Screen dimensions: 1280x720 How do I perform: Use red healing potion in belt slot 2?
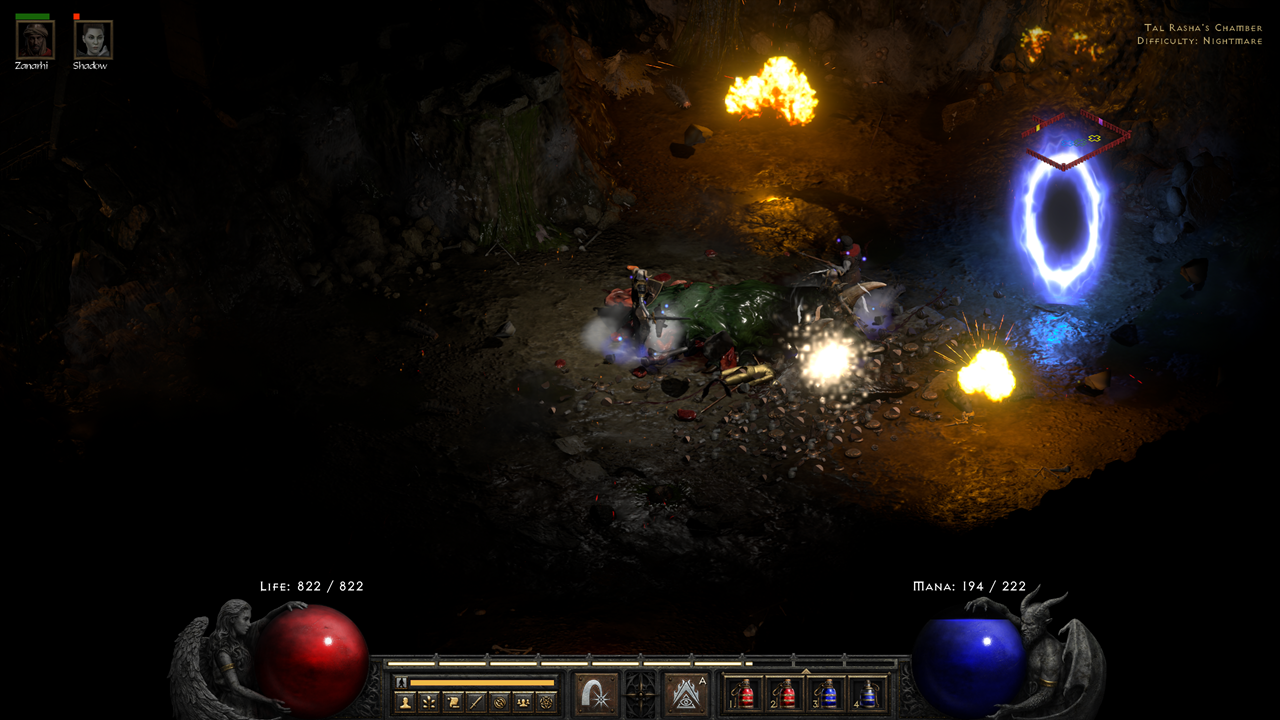[786, 694]
